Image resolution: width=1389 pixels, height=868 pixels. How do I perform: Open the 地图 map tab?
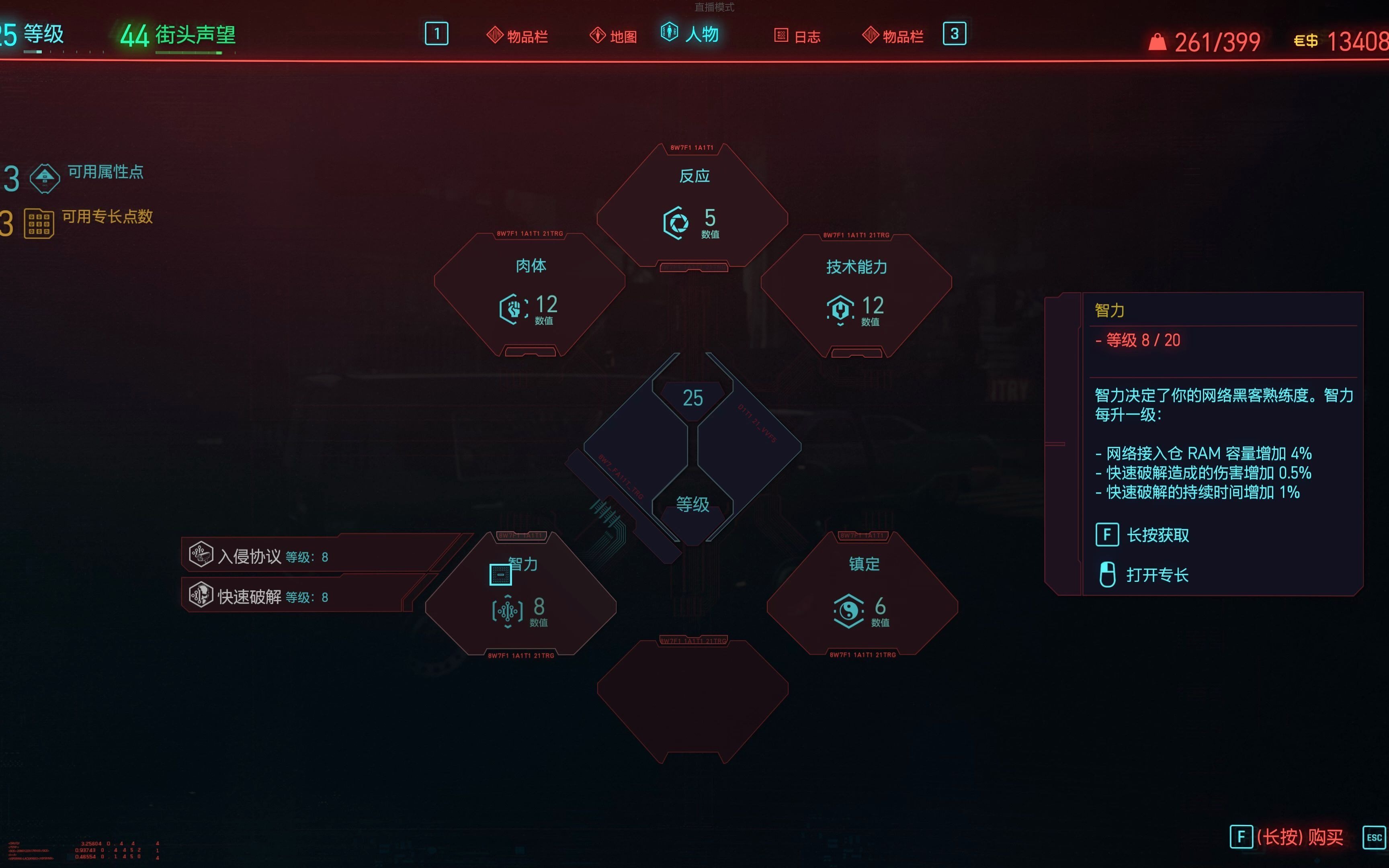(x=614, y=36)
